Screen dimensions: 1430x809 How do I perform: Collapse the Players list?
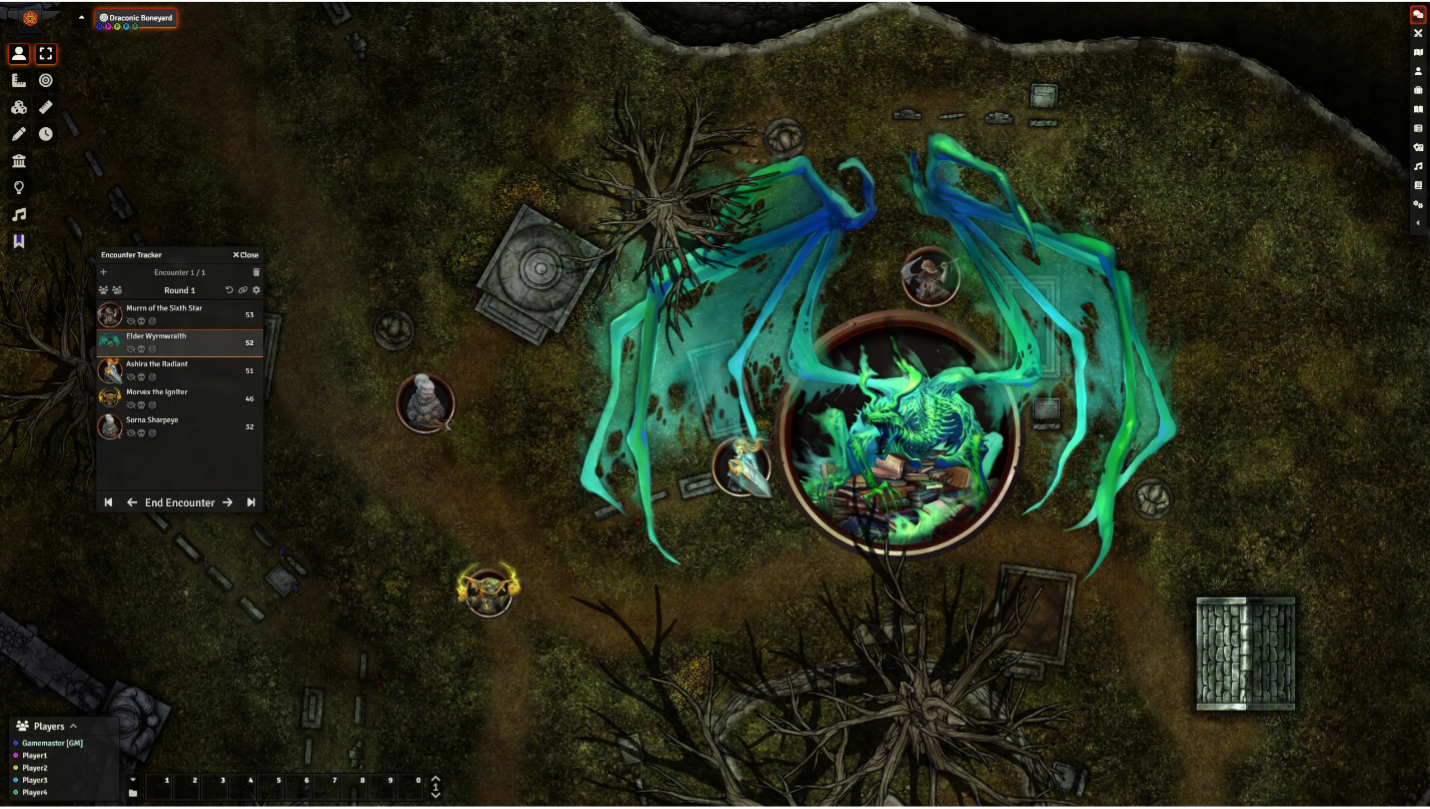coord(72,726)
